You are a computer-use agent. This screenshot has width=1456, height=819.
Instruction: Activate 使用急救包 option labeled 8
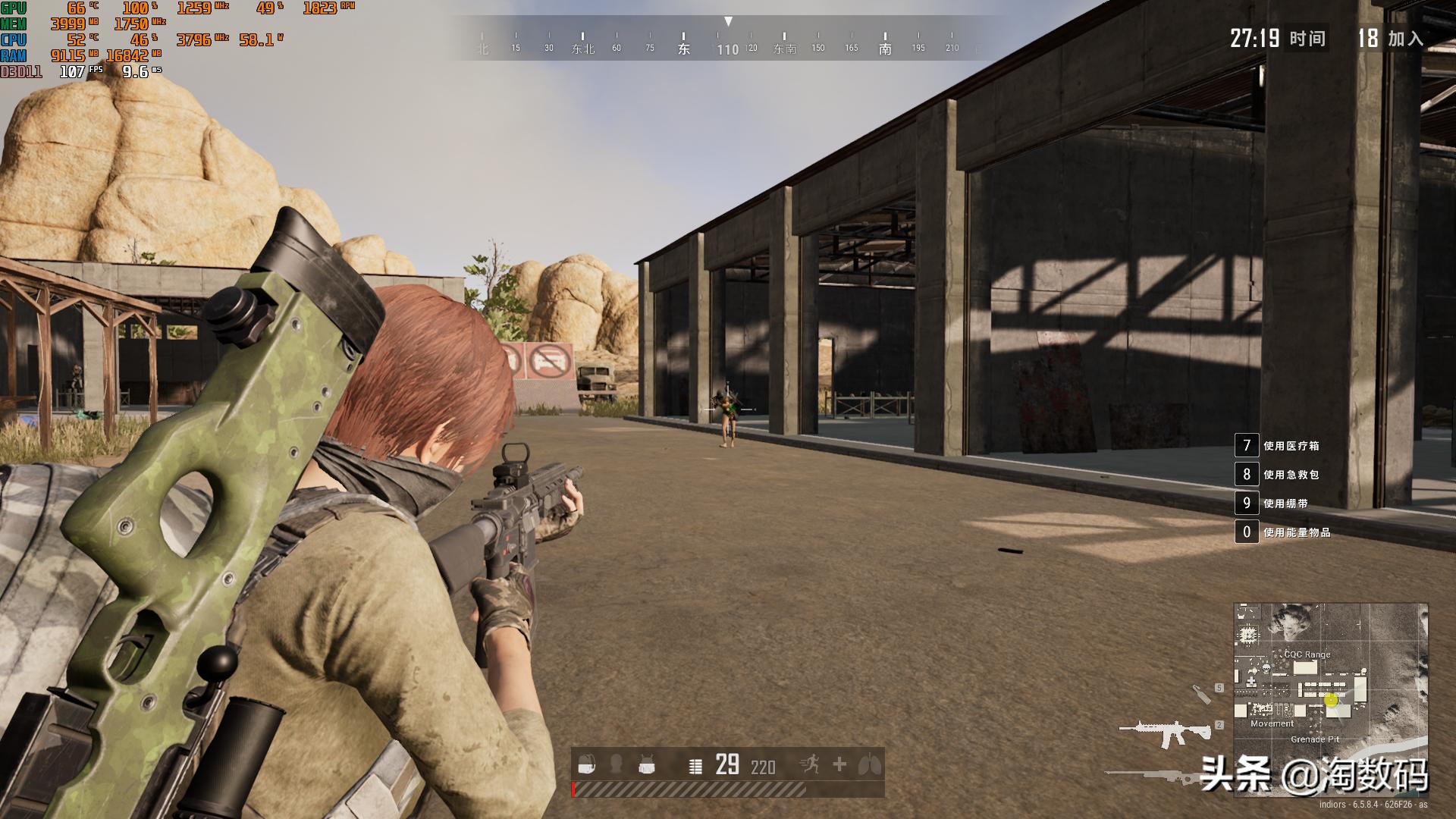tap(1291, 475)
